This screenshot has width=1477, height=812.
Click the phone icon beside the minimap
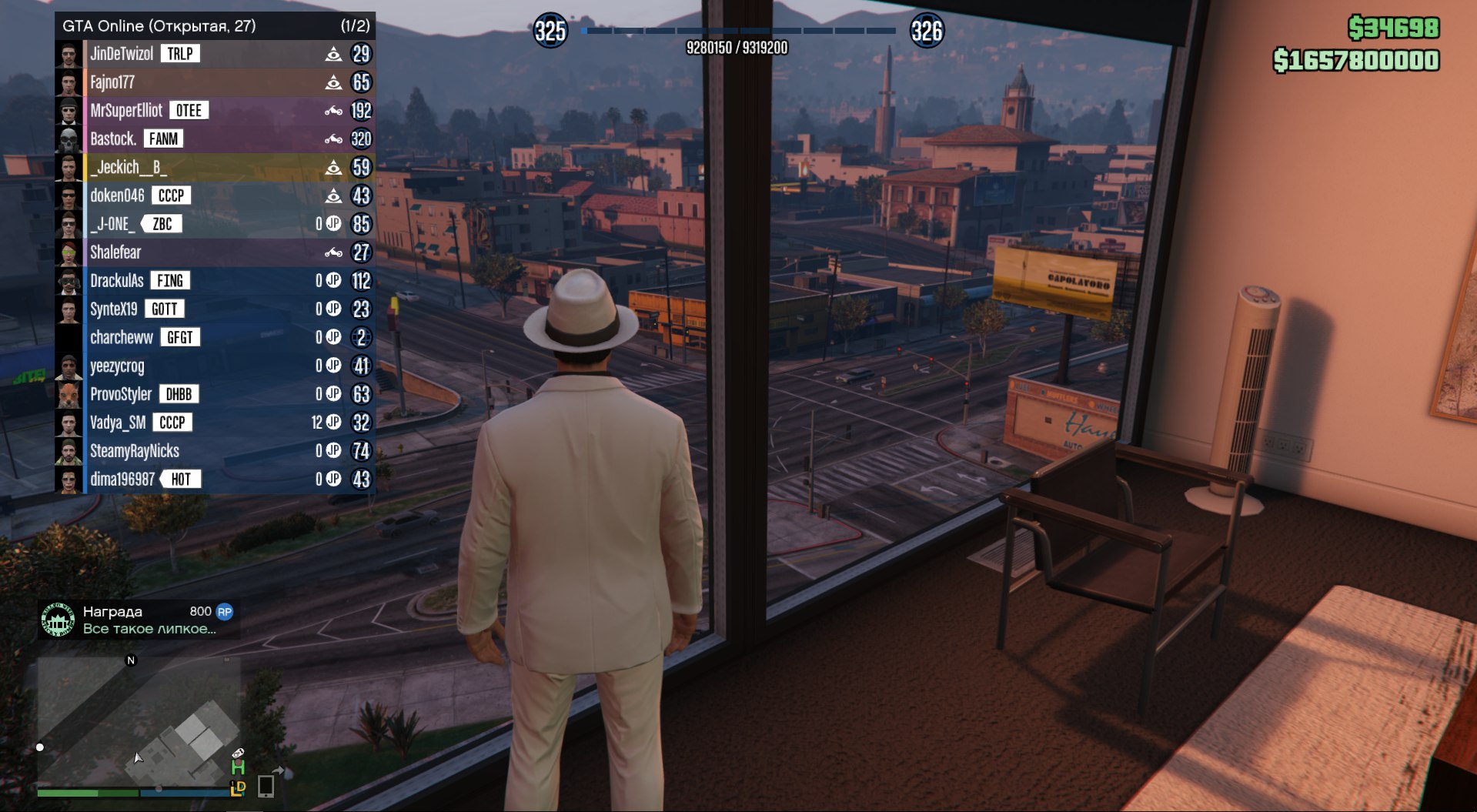(x=266, y=785)
